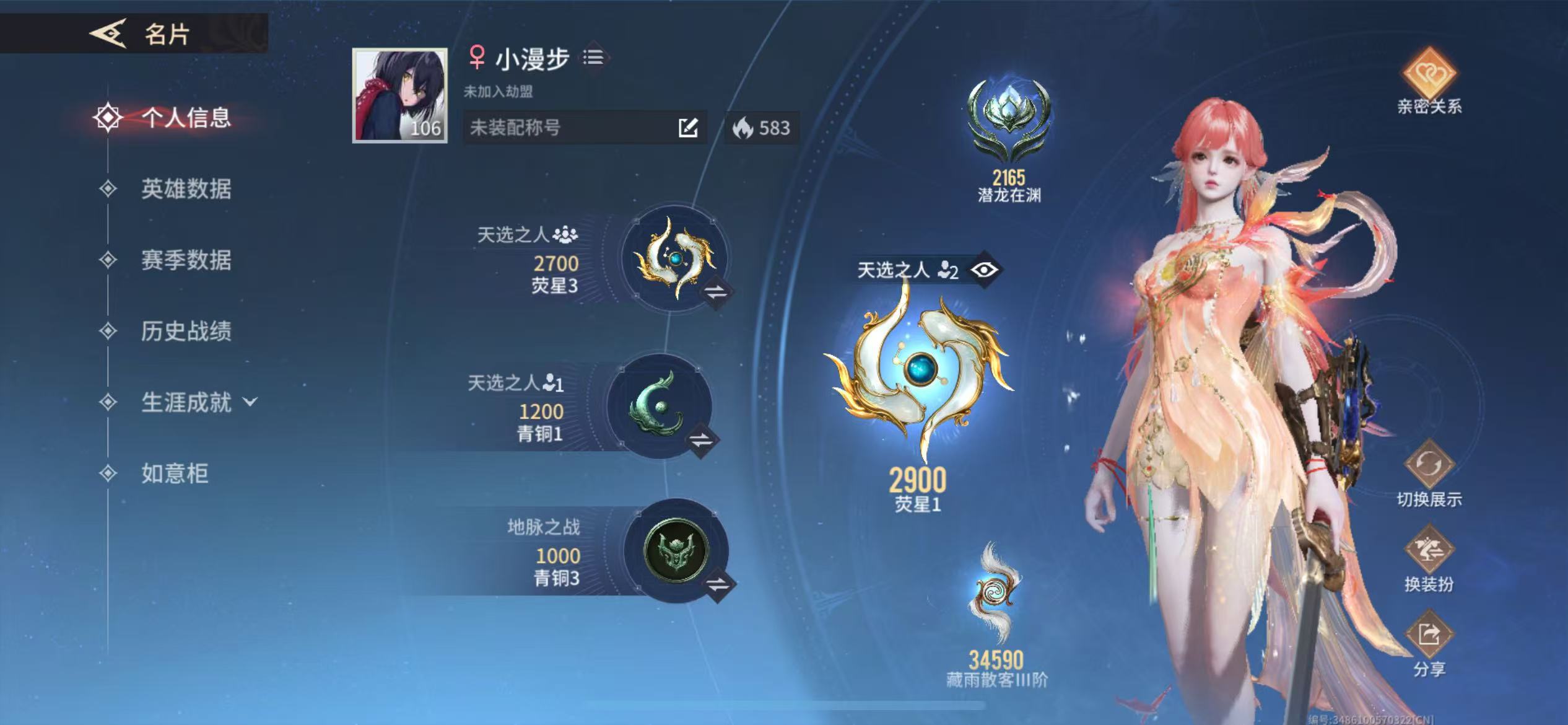Open the list menu beside 小漫步
This screenshot has width=1568, height=725.
(593, 58)
